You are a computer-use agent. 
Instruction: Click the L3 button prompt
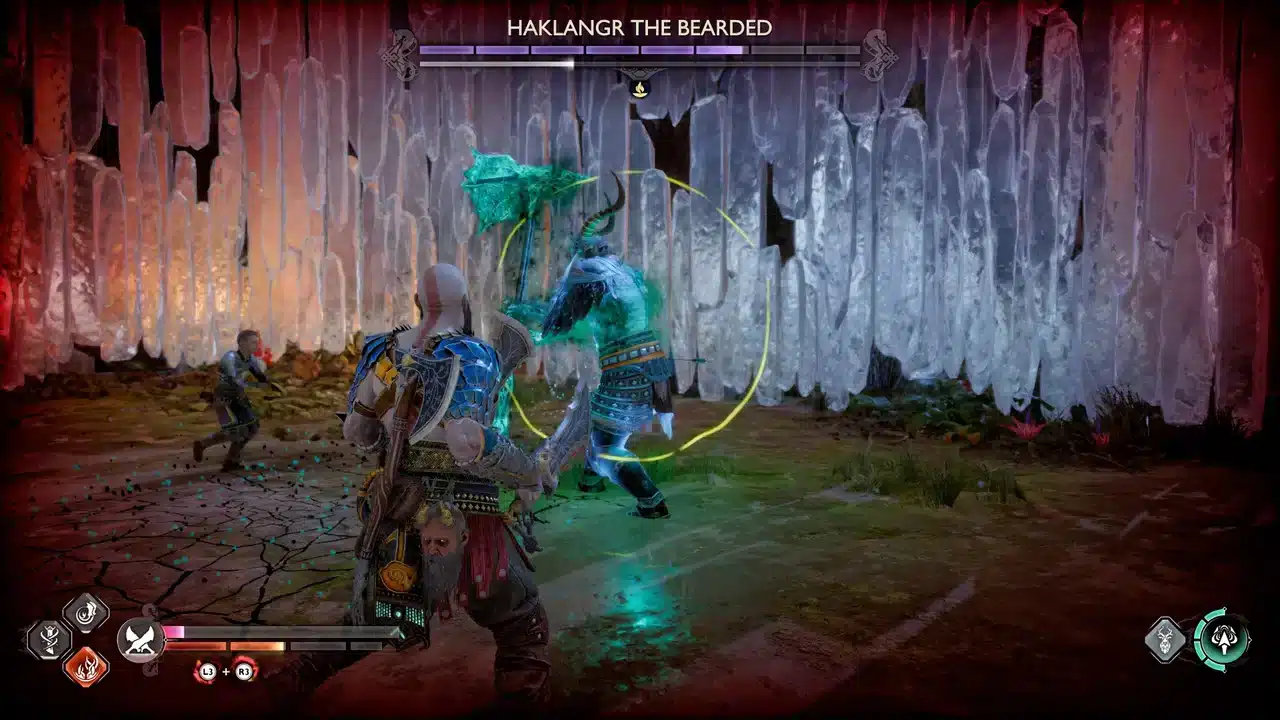207,671
